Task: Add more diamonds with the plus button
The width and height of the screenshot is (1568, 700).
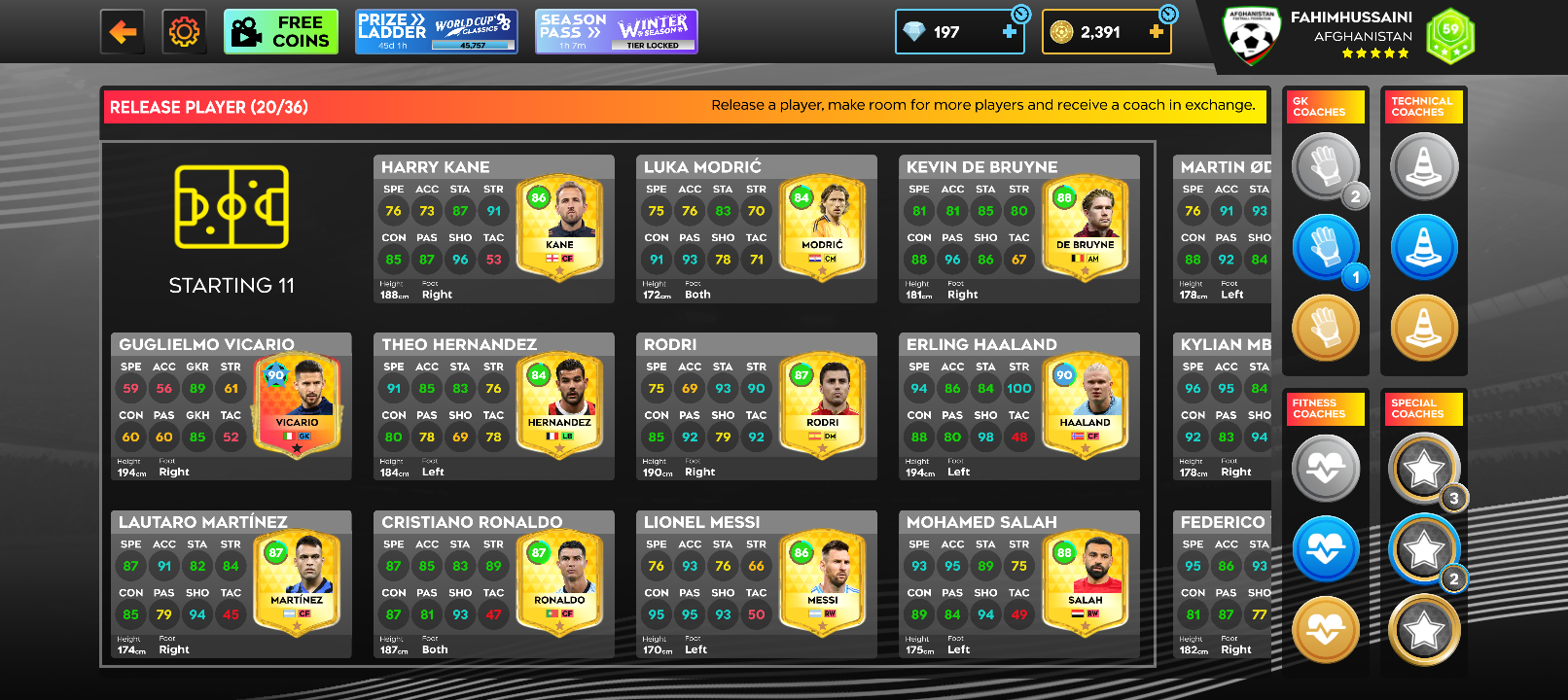Action: (1010, 32)
